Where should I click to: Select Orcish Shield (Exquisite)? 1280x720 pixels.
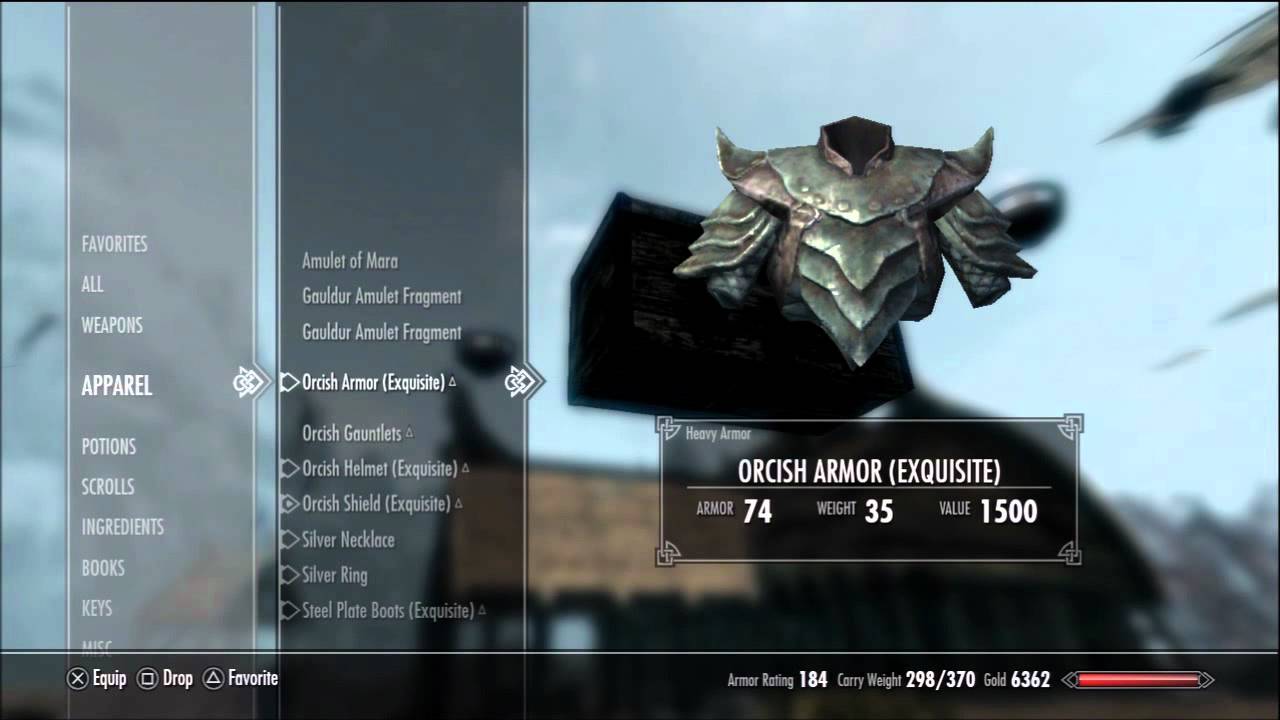coord(376,504)
